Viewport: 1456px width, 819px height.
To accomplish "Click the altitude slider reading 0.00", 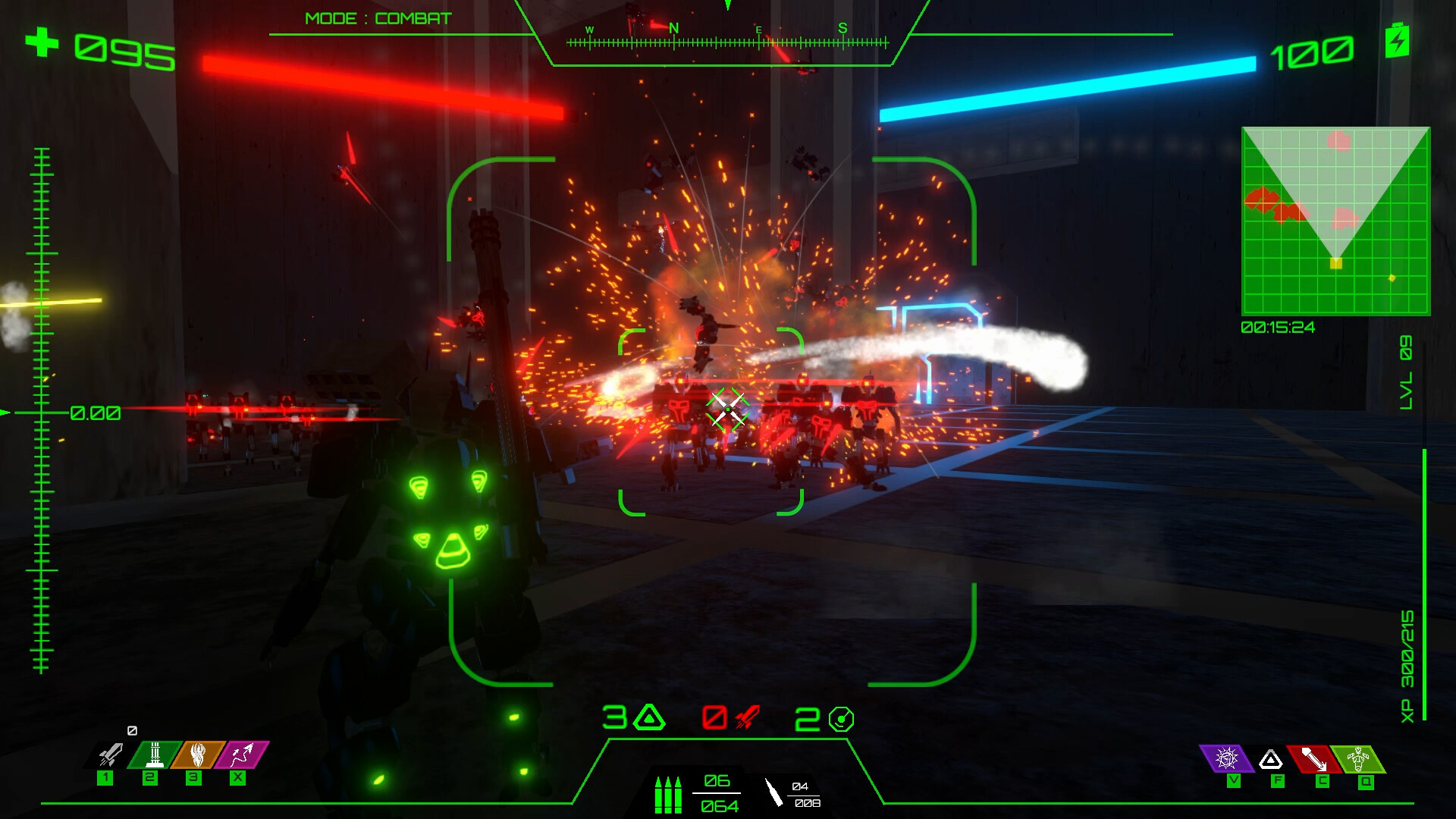I will coord(95,413).
